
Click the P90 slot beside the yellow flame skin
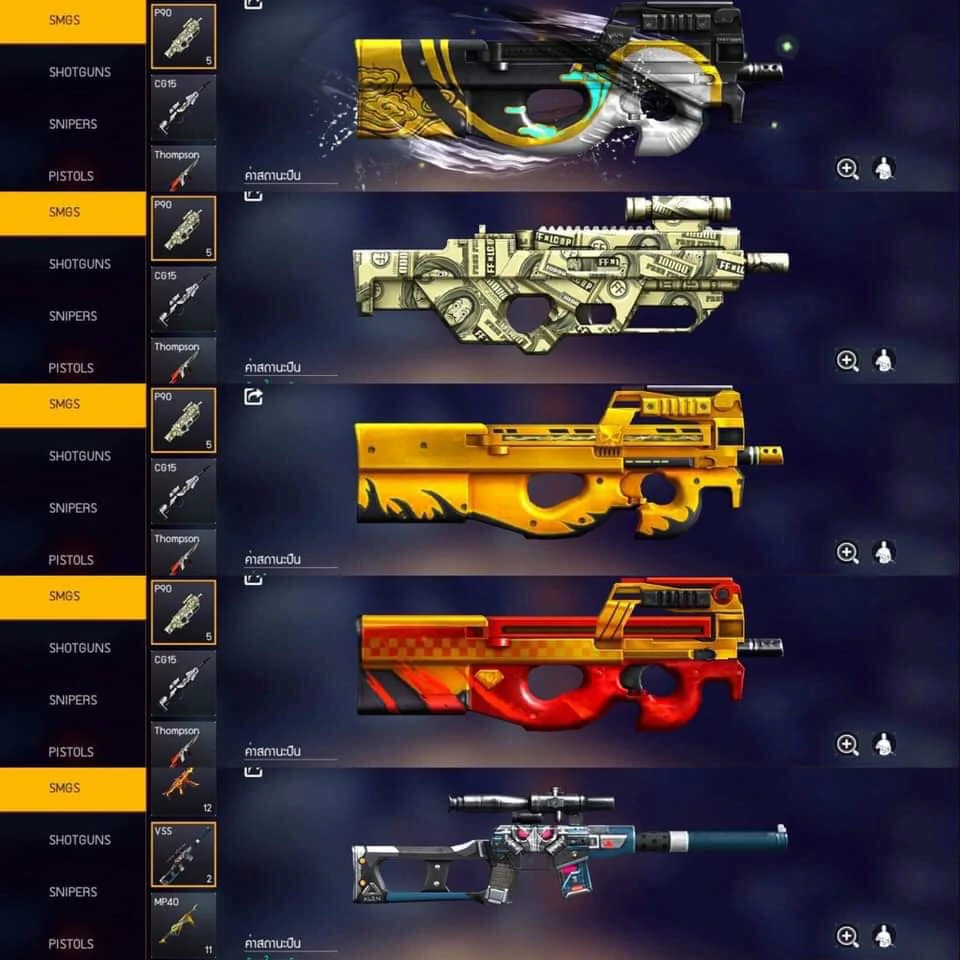(x=183, y=421)
